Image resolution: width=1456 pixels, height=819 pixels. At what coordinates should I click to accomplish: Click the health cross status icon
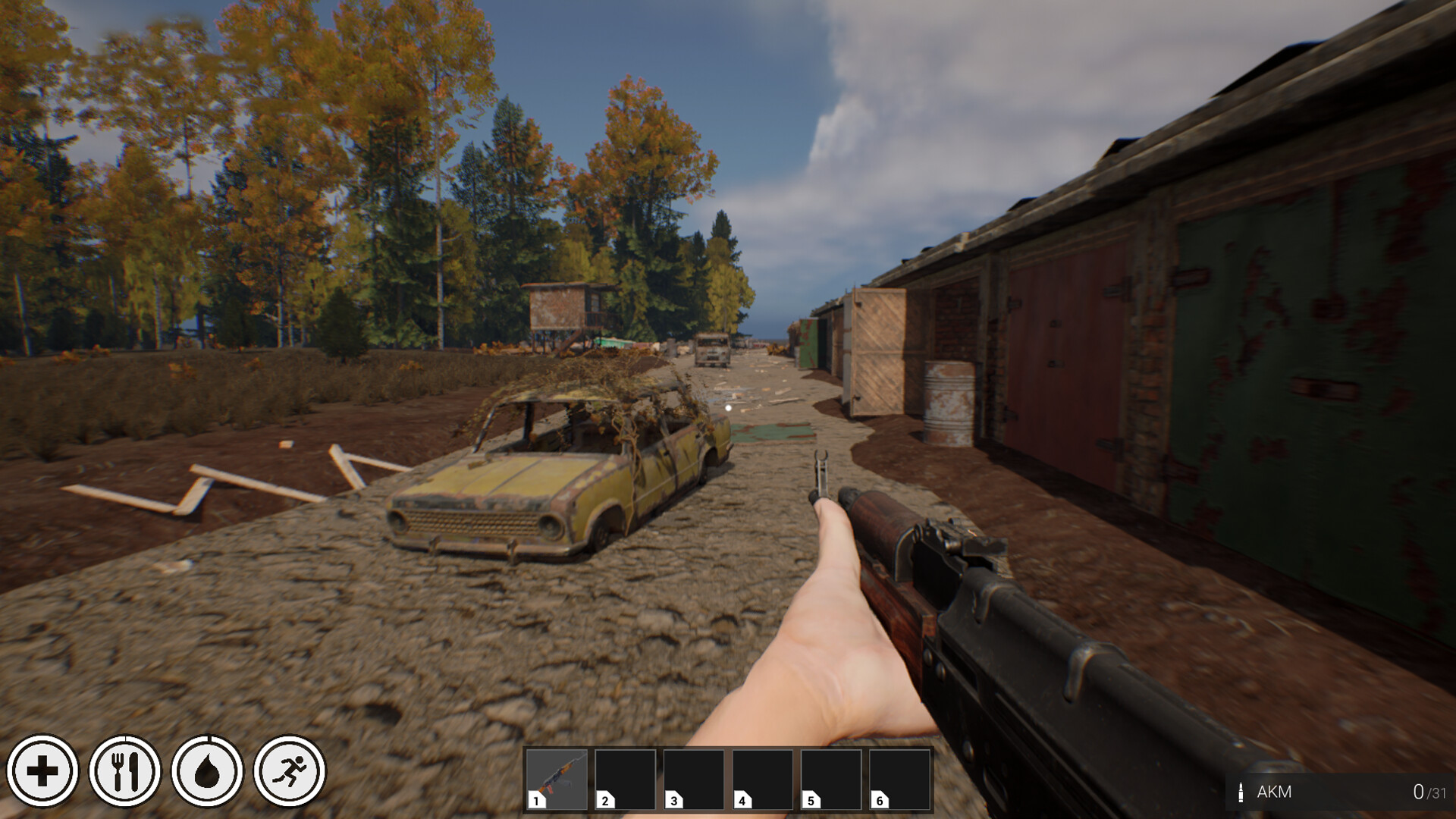44,770
